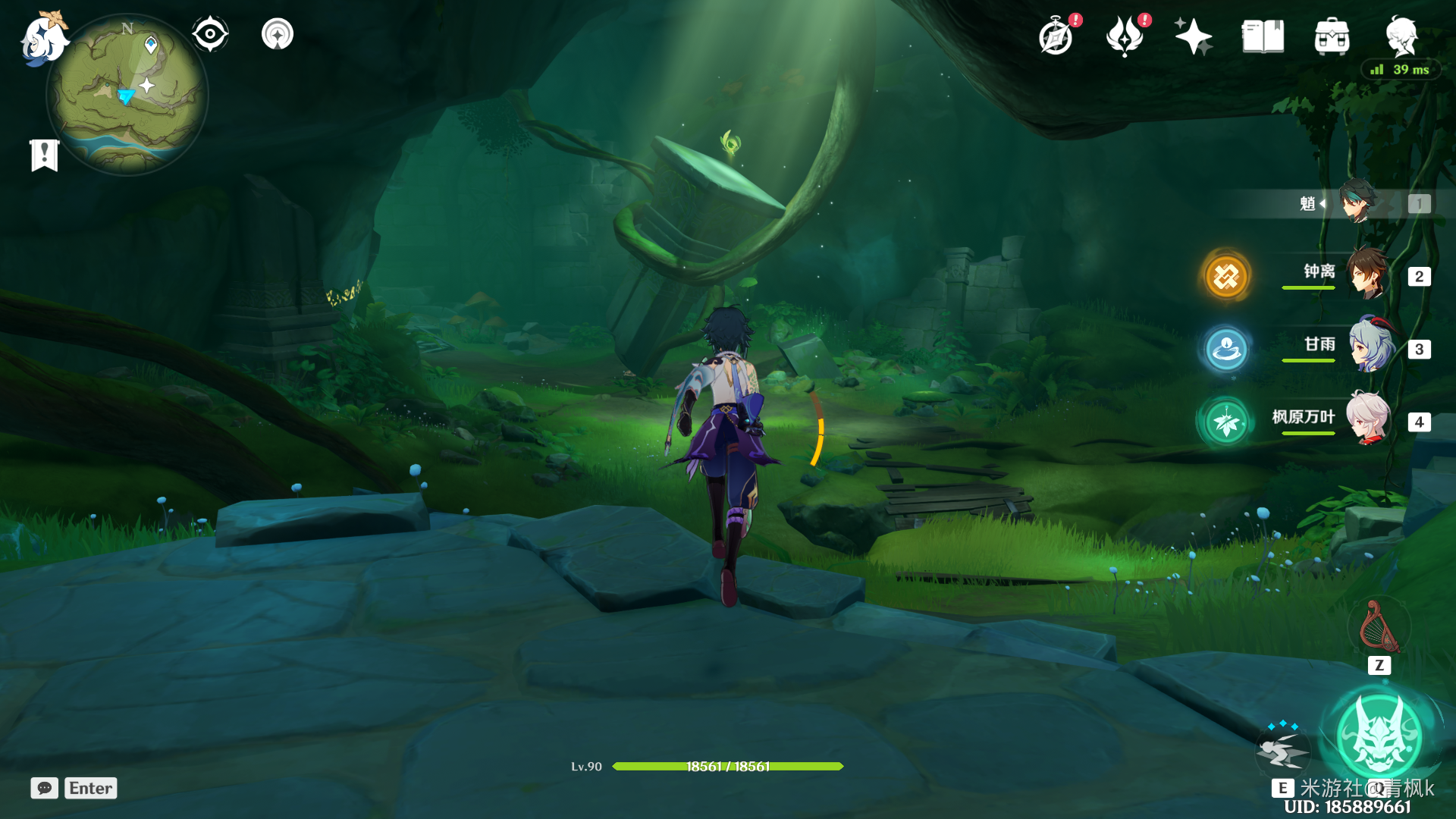Open the circular minimap
1456x819 pixels.
click(x=127, y=96)
